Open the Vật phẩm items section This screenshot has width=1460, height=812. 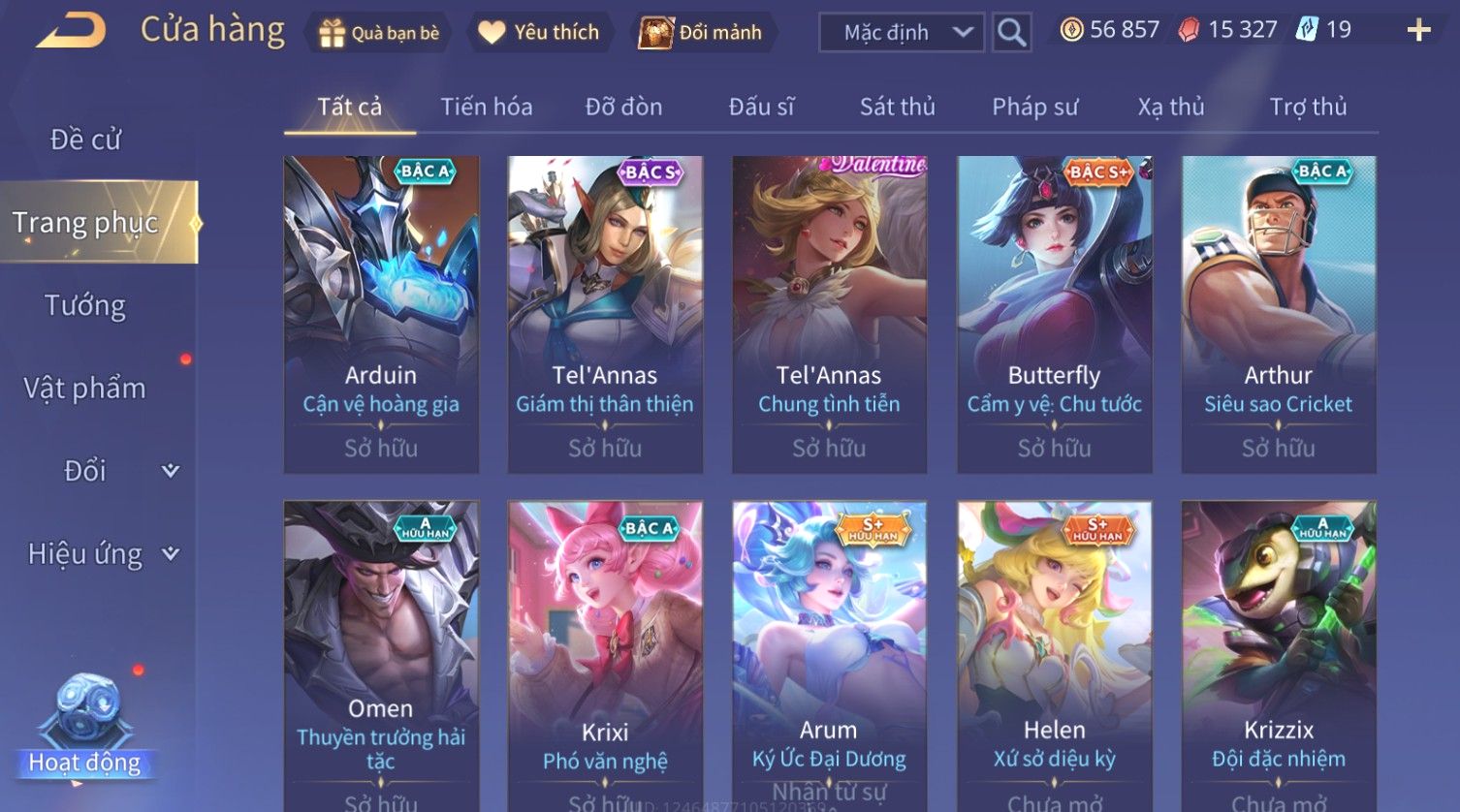coord(85,389)
